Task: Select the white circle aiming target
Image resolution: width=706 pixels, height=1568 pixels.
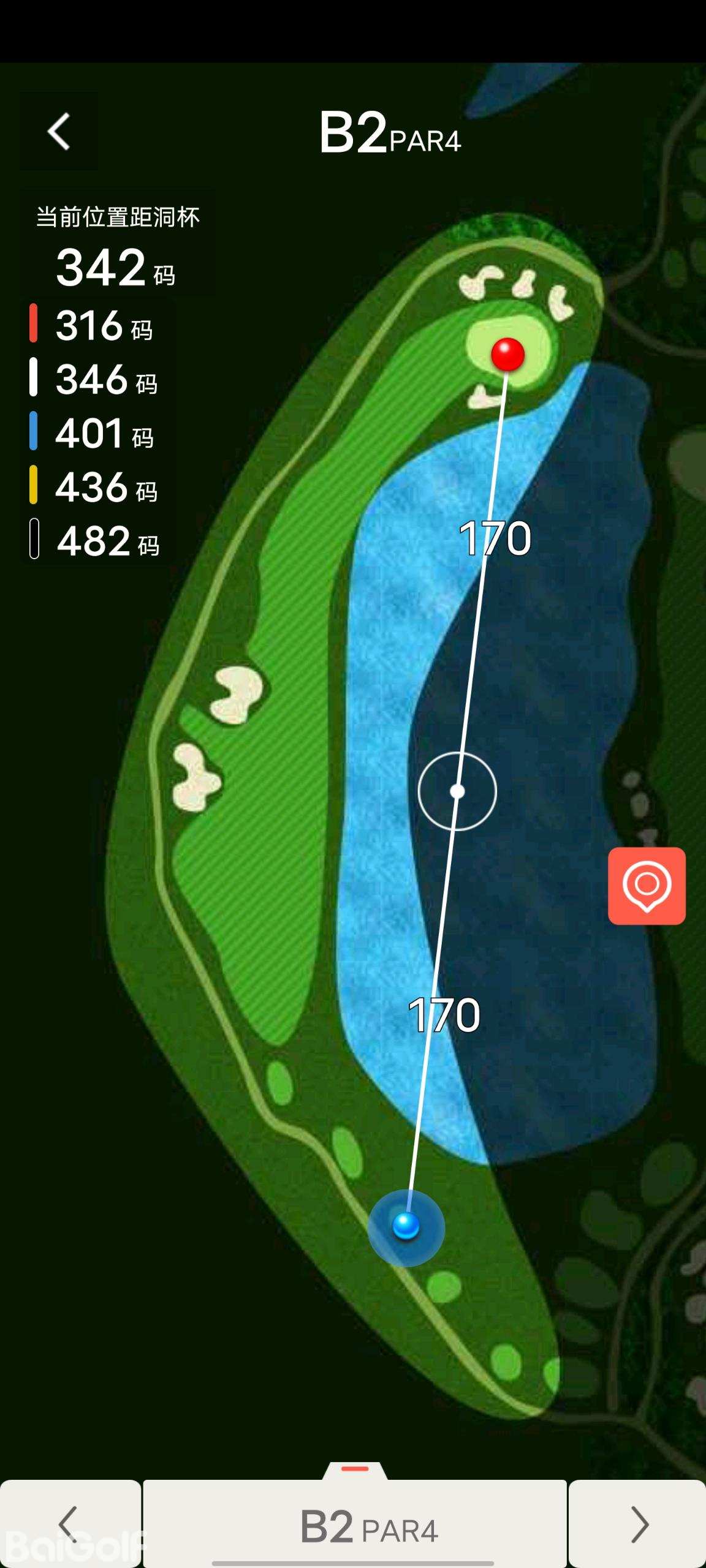Action: coord(457,791)
